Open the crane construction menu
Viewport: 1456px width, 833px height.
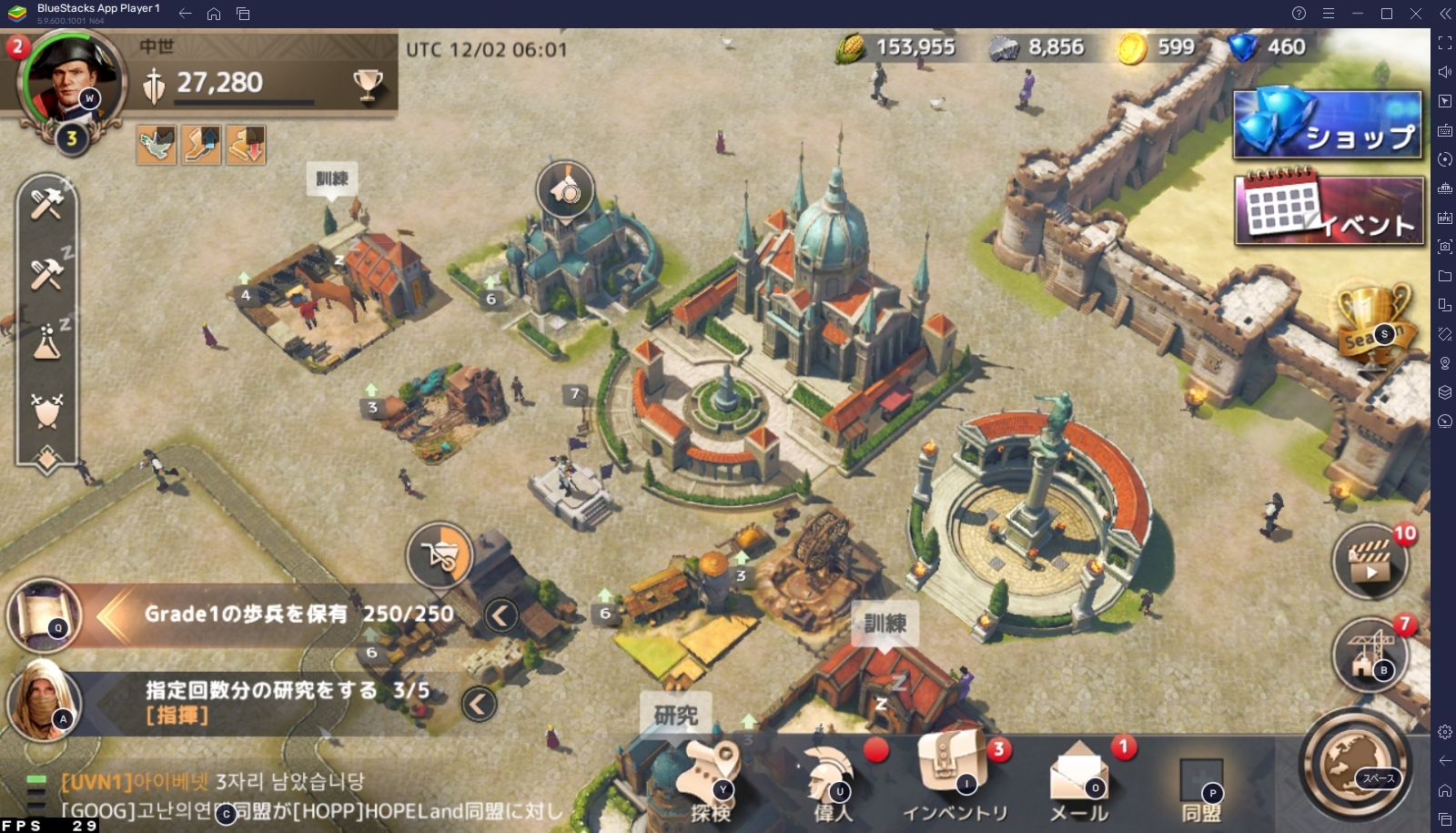coord(1370,654)
